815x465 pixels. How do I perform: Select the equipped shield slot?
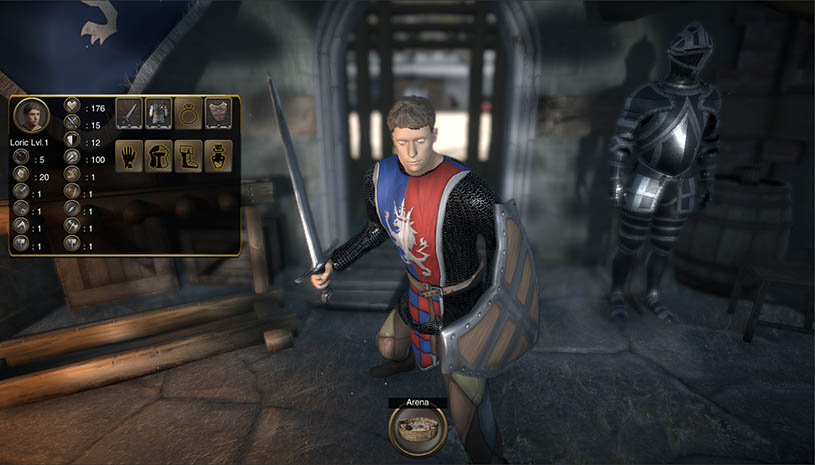click(219, 113)
